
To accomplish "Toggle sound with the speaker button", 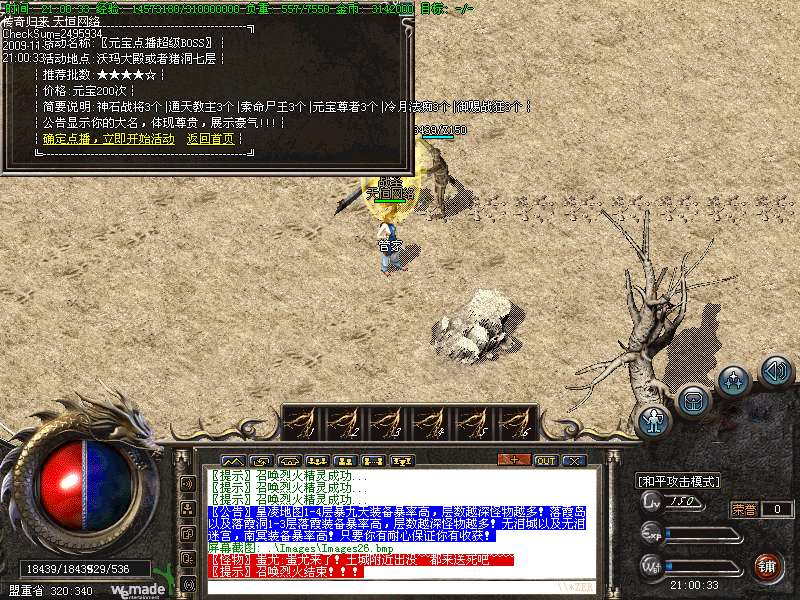I will (776, 371).
